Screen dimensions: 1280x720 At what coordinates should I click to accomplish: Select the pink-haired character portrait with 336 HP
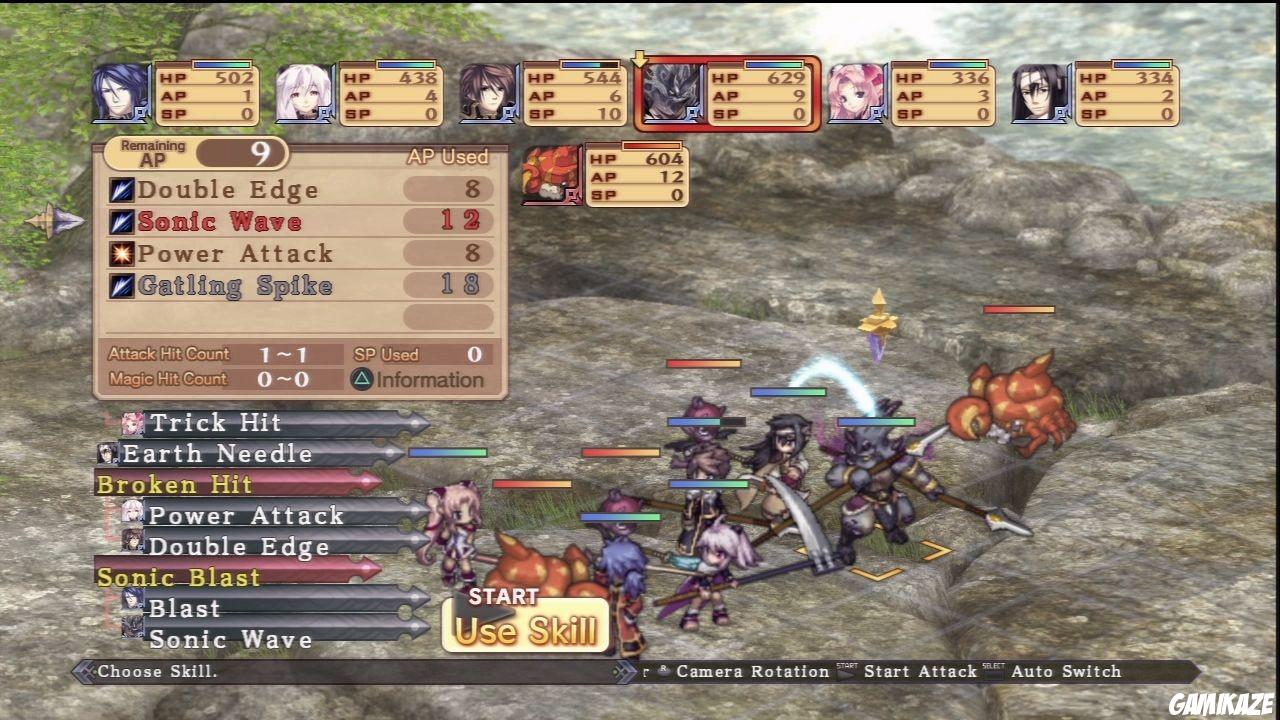pos(855,93)
